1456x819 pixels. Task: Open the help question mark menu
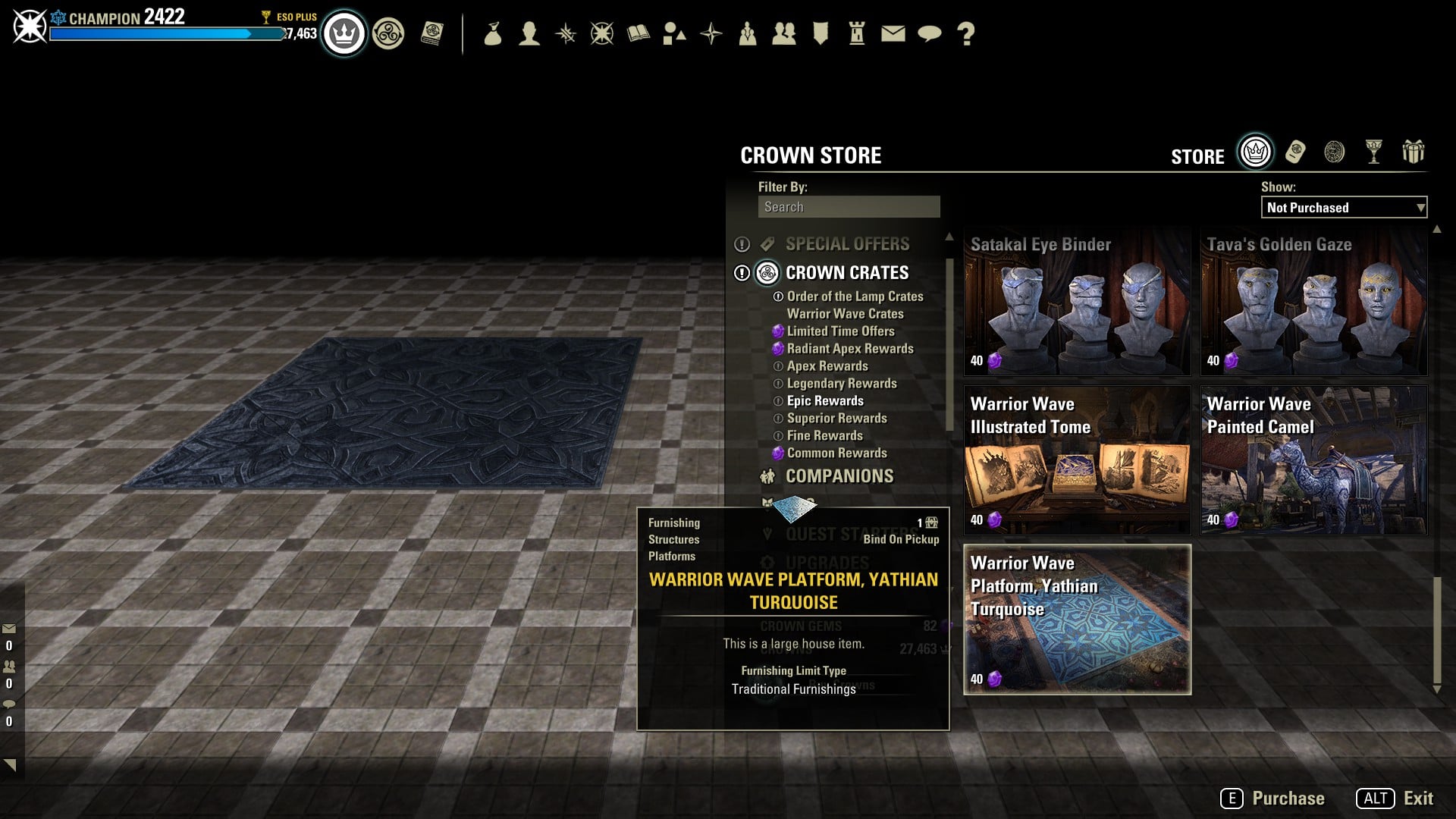pyautogui.click(x=965, y=33)
